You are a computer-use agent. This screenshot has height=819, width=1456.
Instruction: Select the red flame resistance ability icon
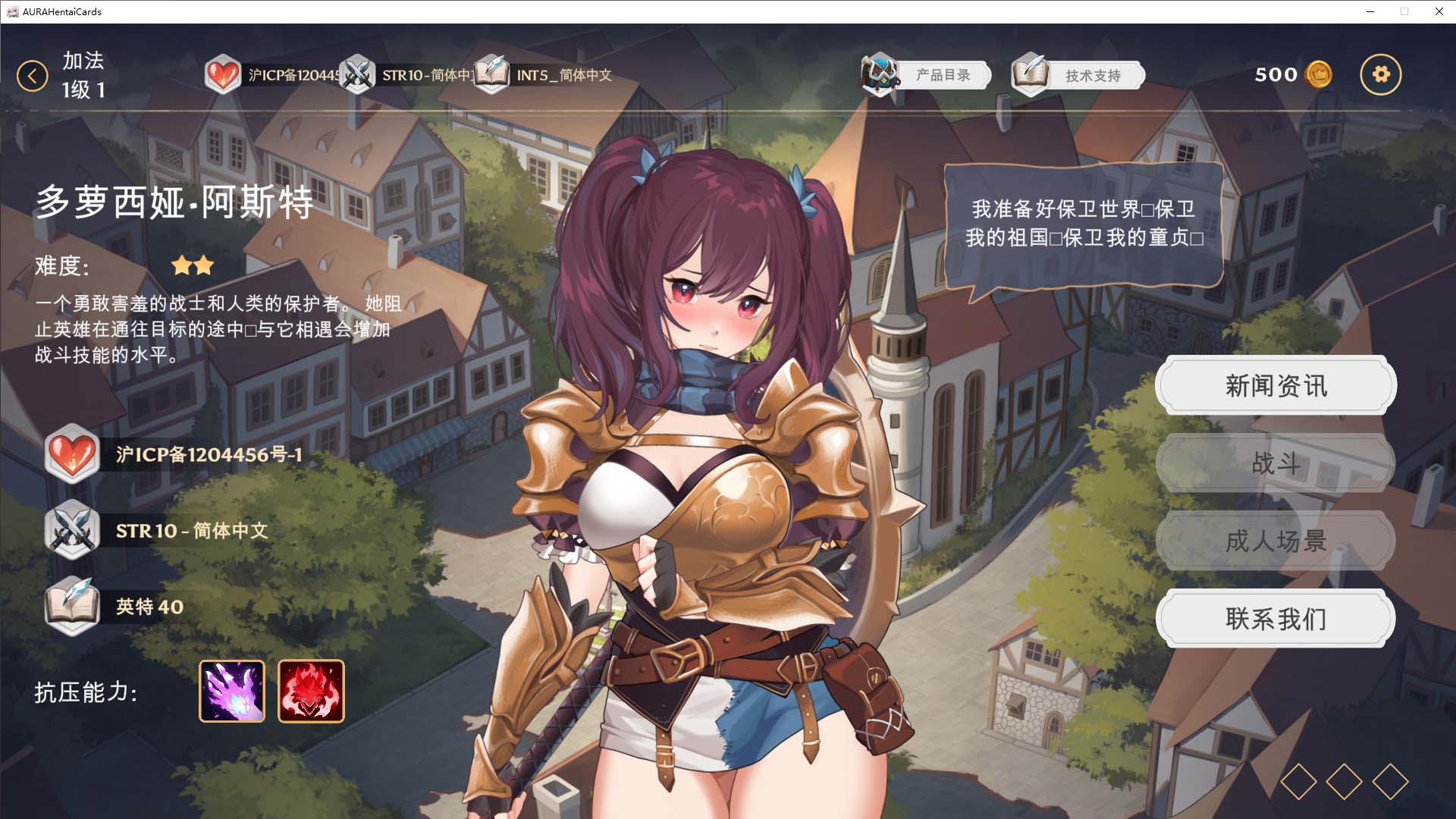click(311, 691)
